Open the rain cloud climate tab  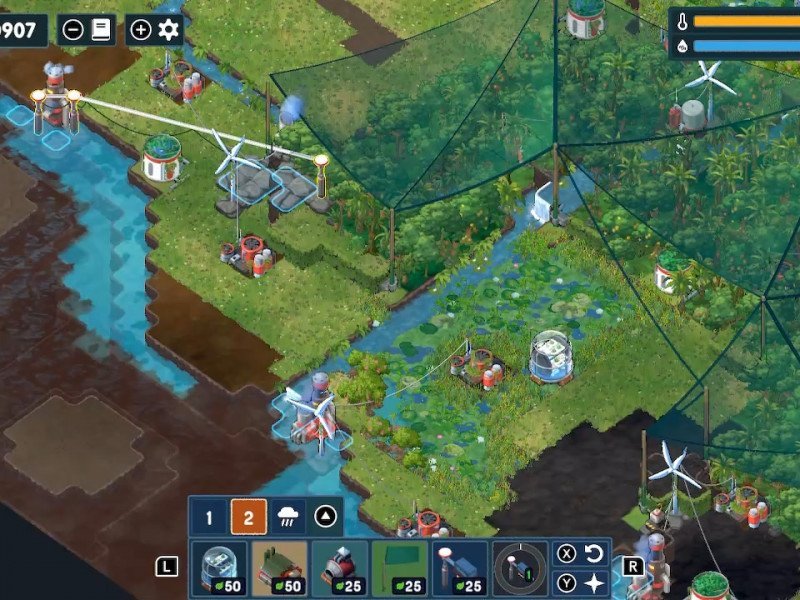click(289, 518)
